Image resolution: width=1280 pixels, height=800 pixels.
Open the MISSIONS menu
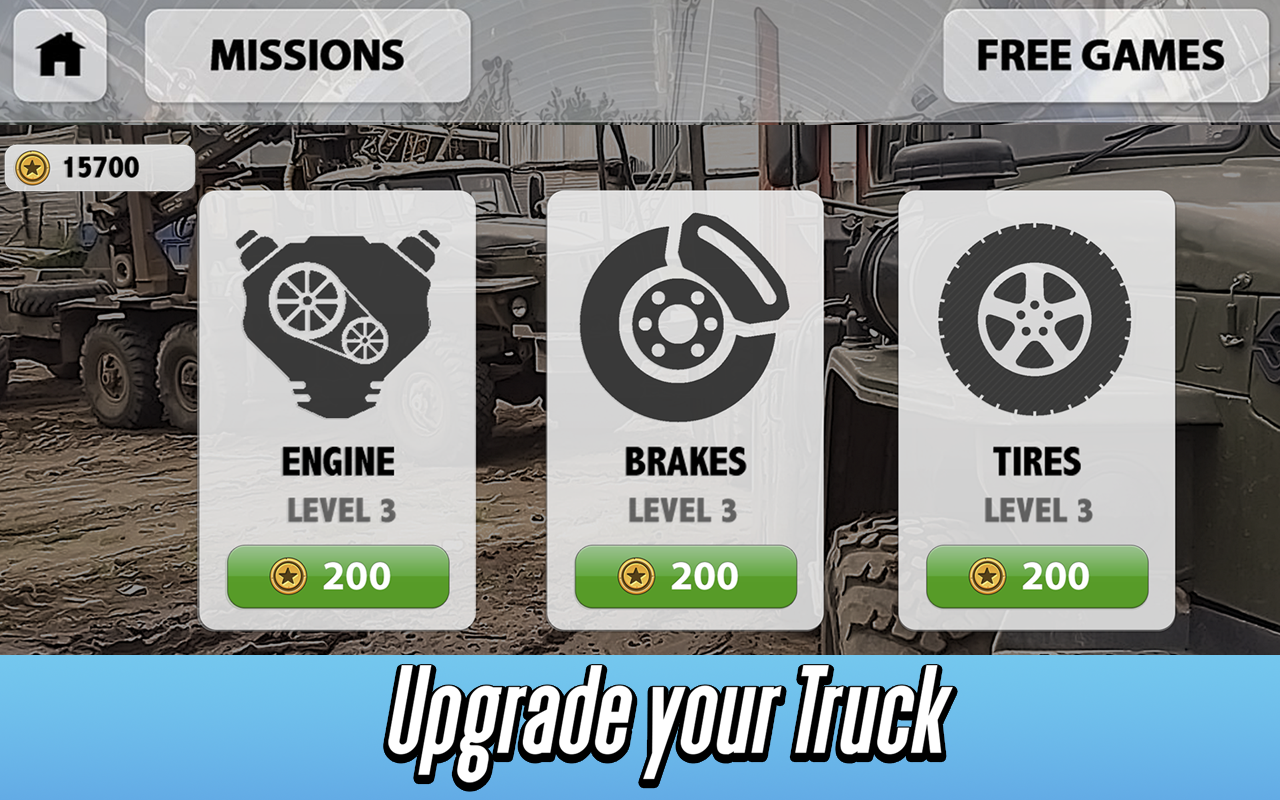[305, 56]
